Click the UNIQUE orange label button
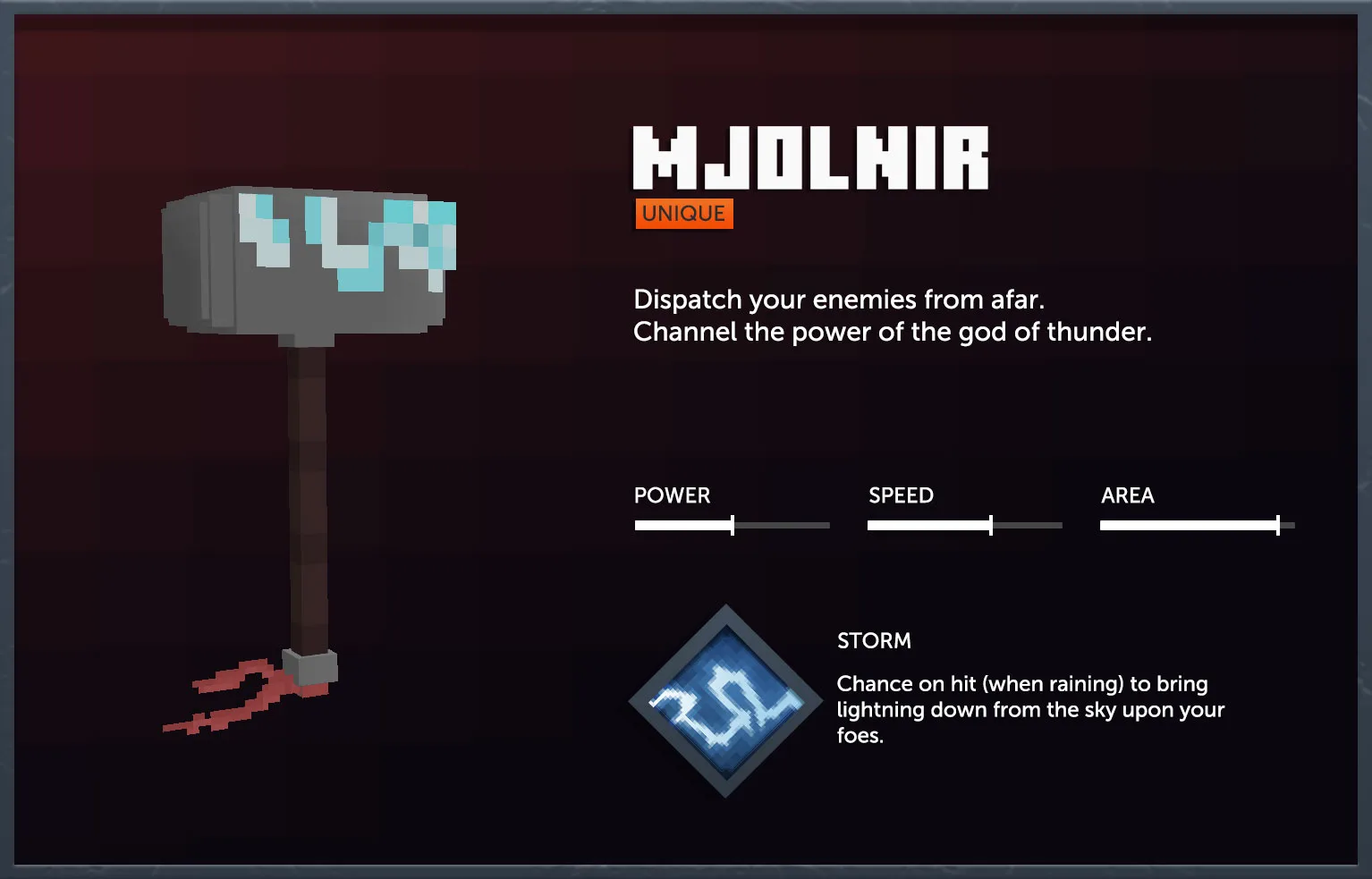The height and width of the screenshot is (879, 1372). pos(682,213)
